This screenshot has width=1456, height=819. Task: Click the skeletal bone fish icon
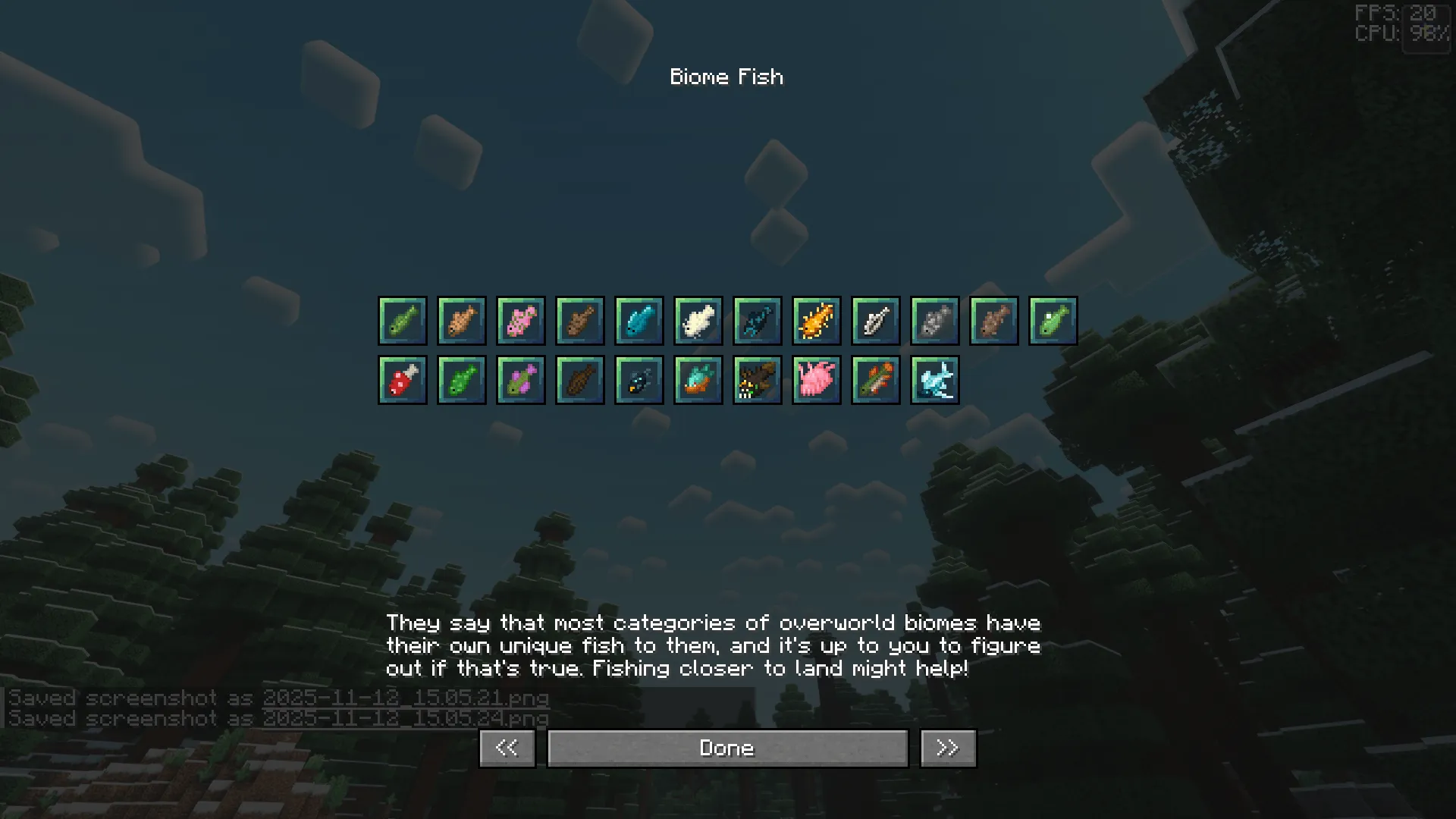pyautogui.click(x=876, y=320)
